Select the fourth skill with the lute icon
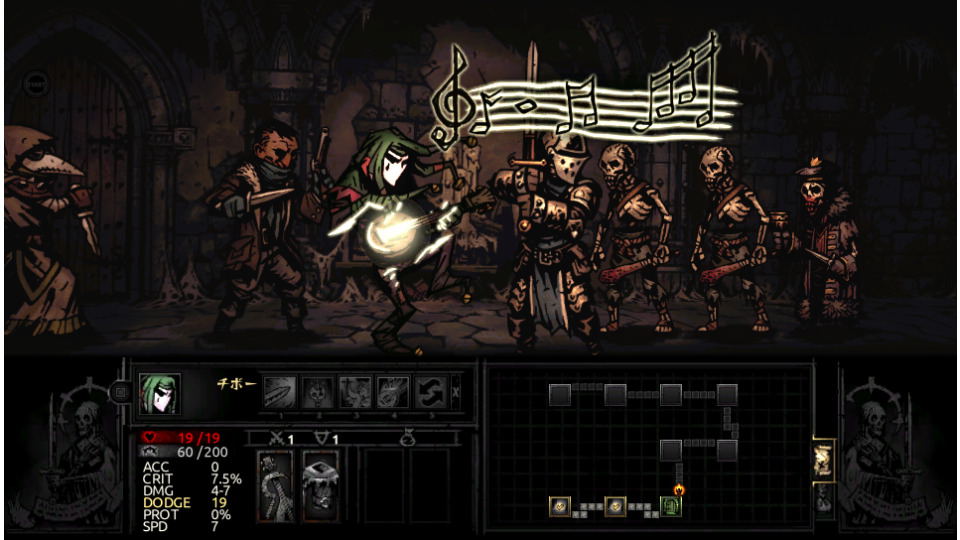This screenshot has width=960, height=540. 393,392
